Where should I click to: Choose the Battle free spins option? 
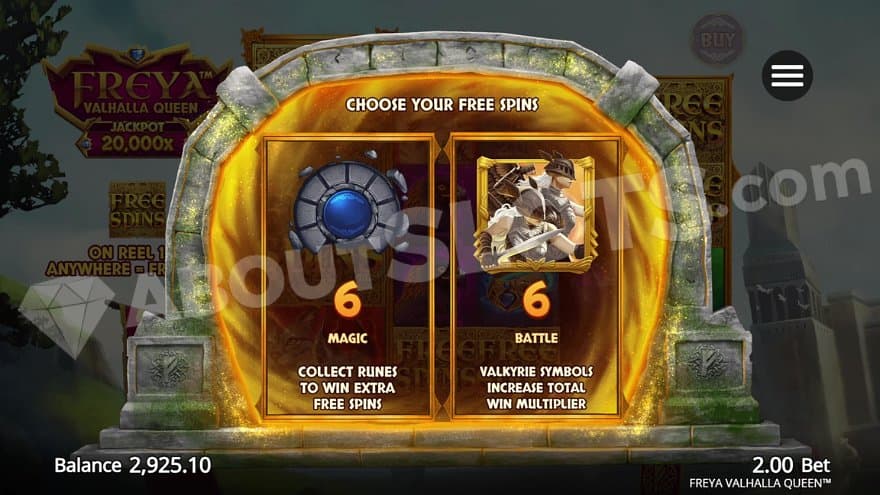[537, 277]
